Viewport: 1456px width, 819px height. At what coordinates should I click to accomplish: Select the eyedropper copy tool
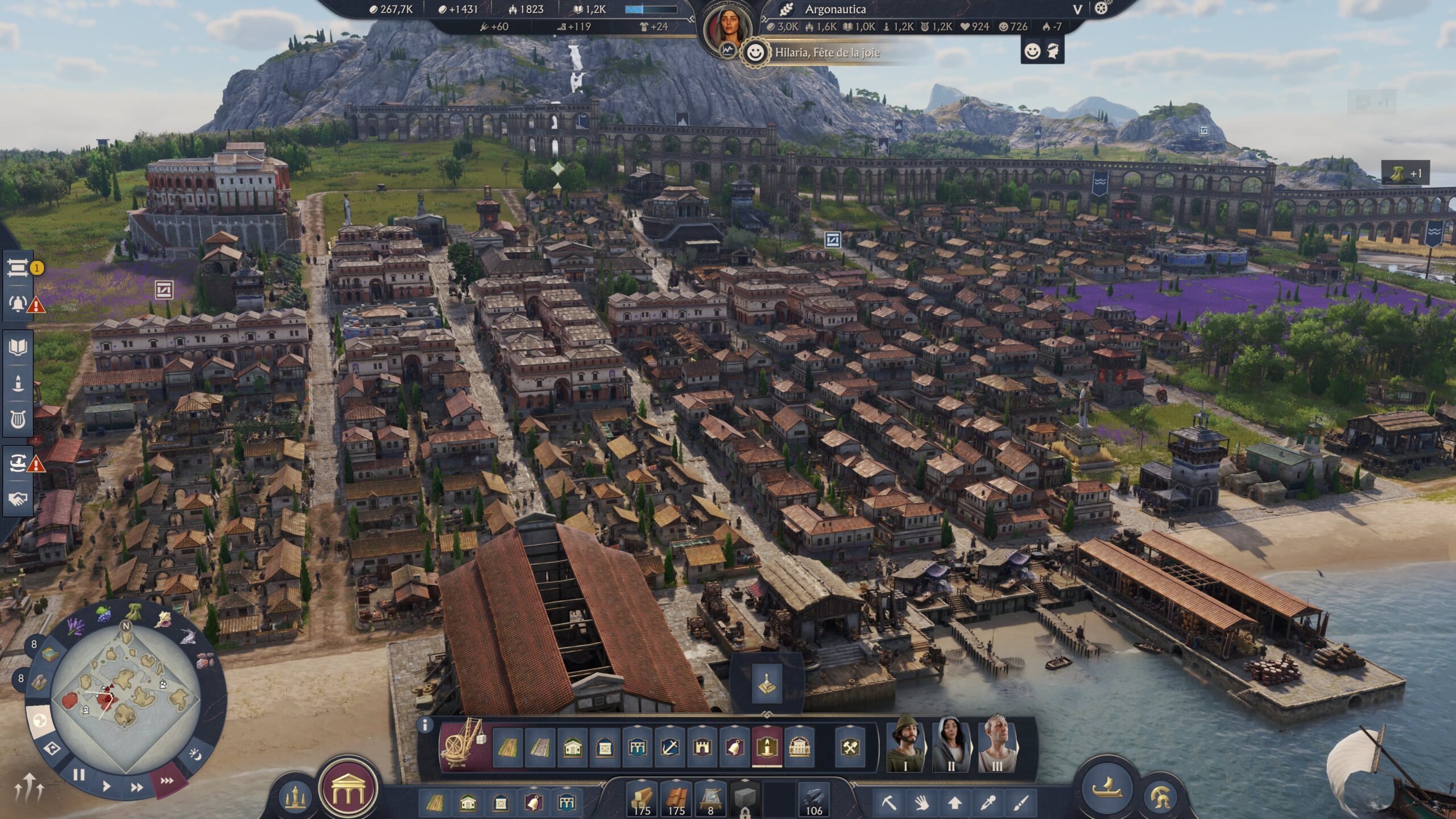click(988, 803)
